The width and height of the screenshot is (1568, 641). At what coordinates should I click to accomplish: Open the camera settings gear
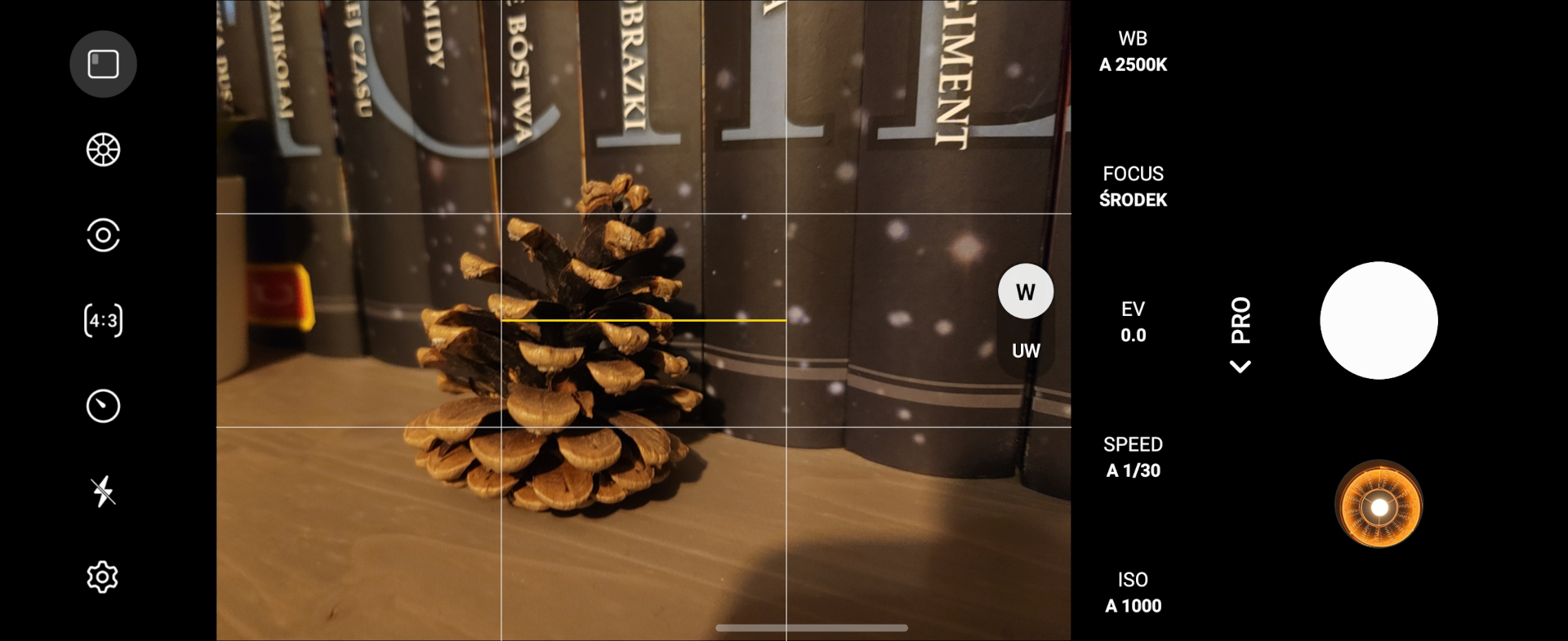point(103,577)
